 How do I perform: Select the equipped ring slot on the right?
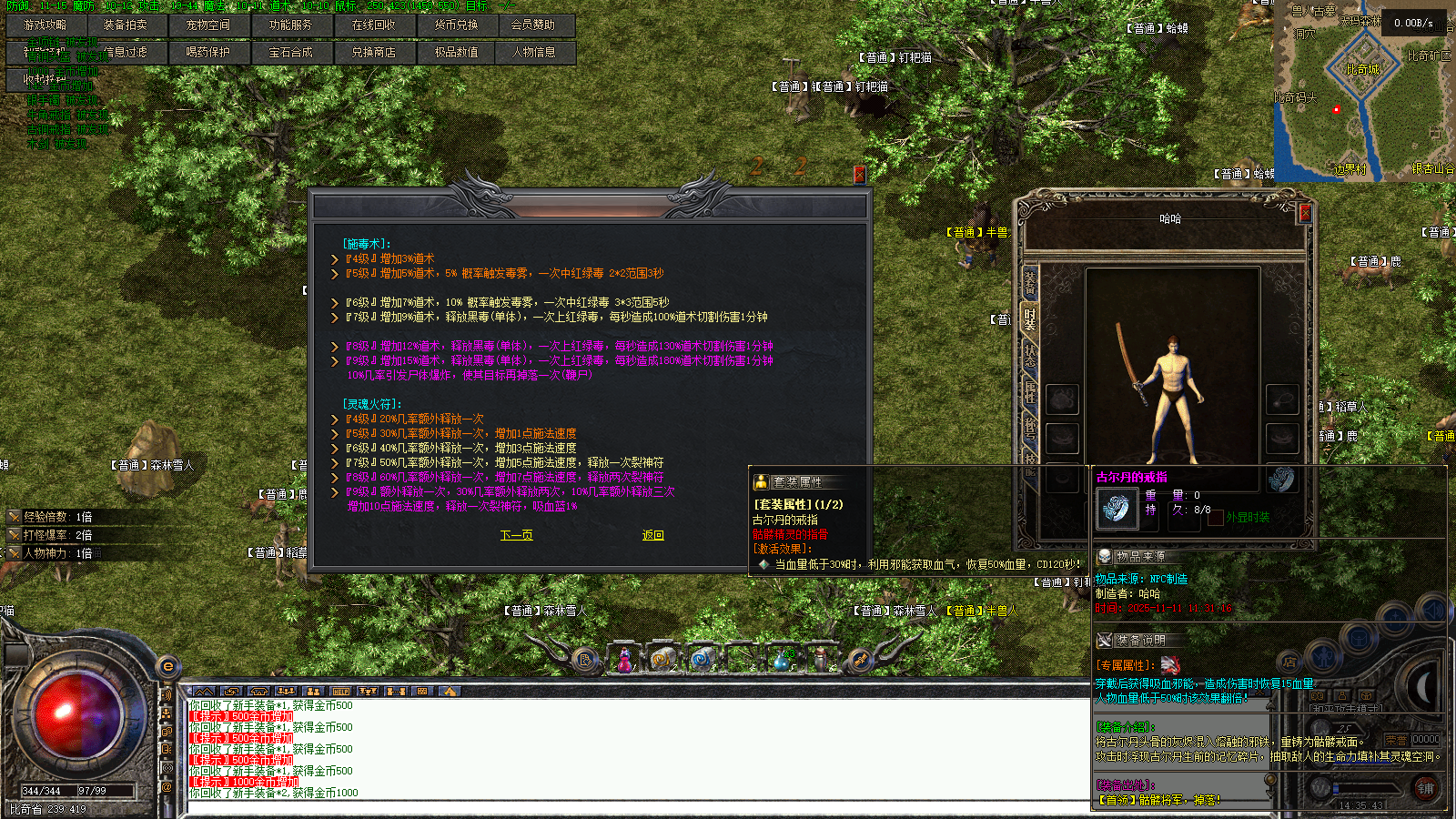coord(1282,478)
